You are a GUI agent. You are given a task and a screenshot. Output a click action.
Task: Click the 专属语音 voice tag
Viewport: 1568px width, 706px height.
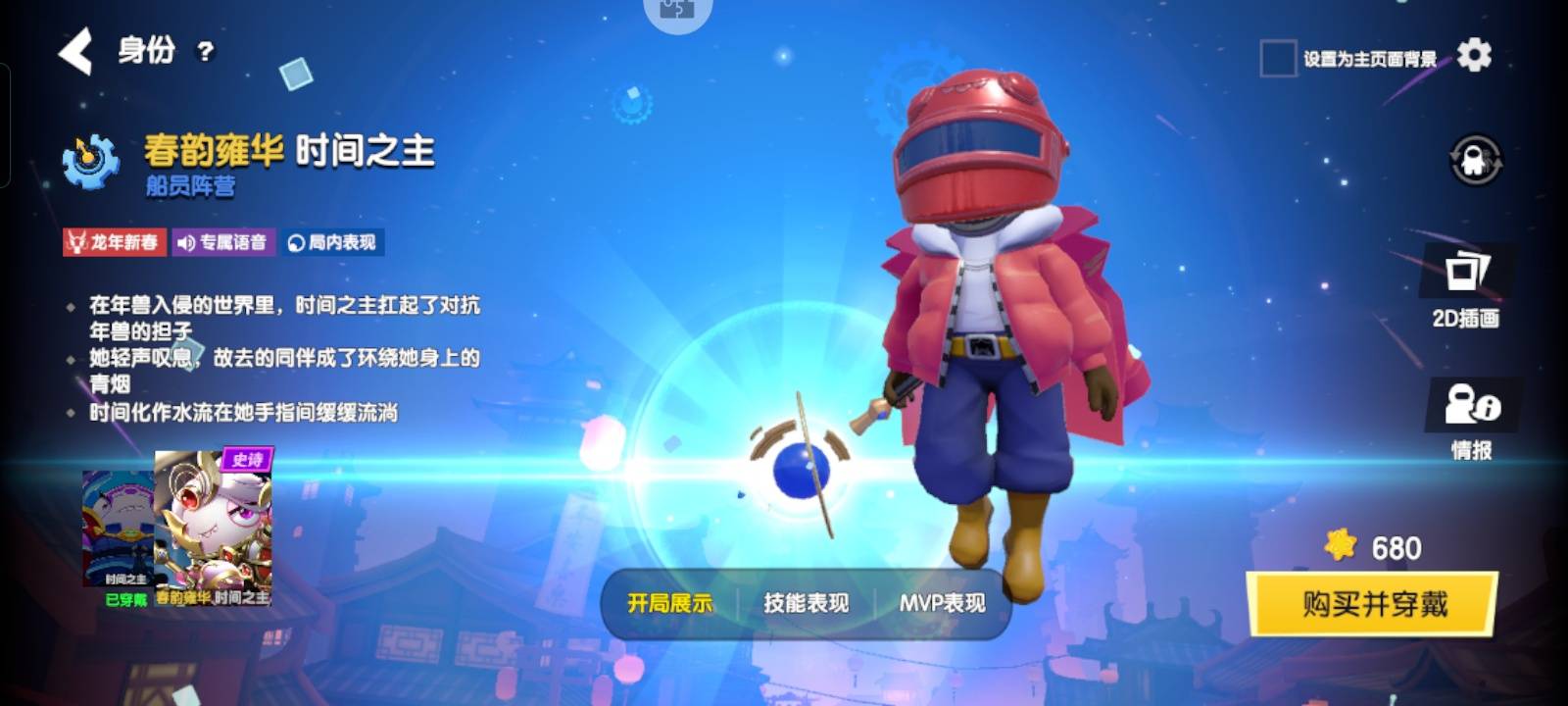coord(223,242)
